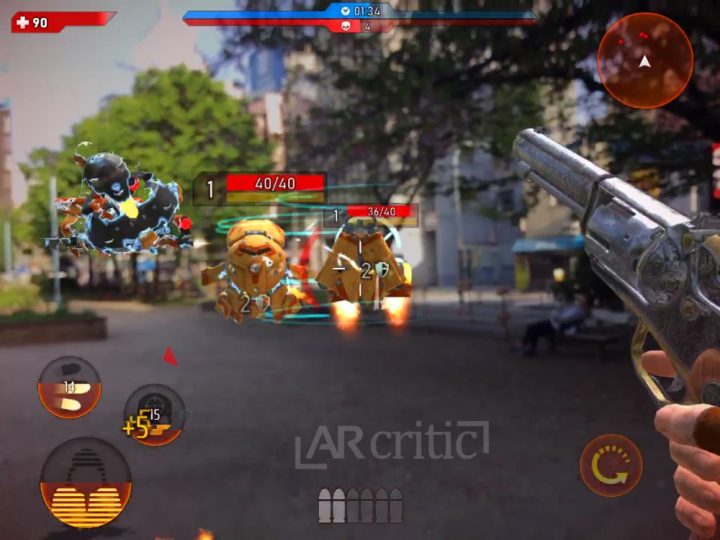Open the circular radar minimap
720x540 pixels.
(x=645, y=60)
